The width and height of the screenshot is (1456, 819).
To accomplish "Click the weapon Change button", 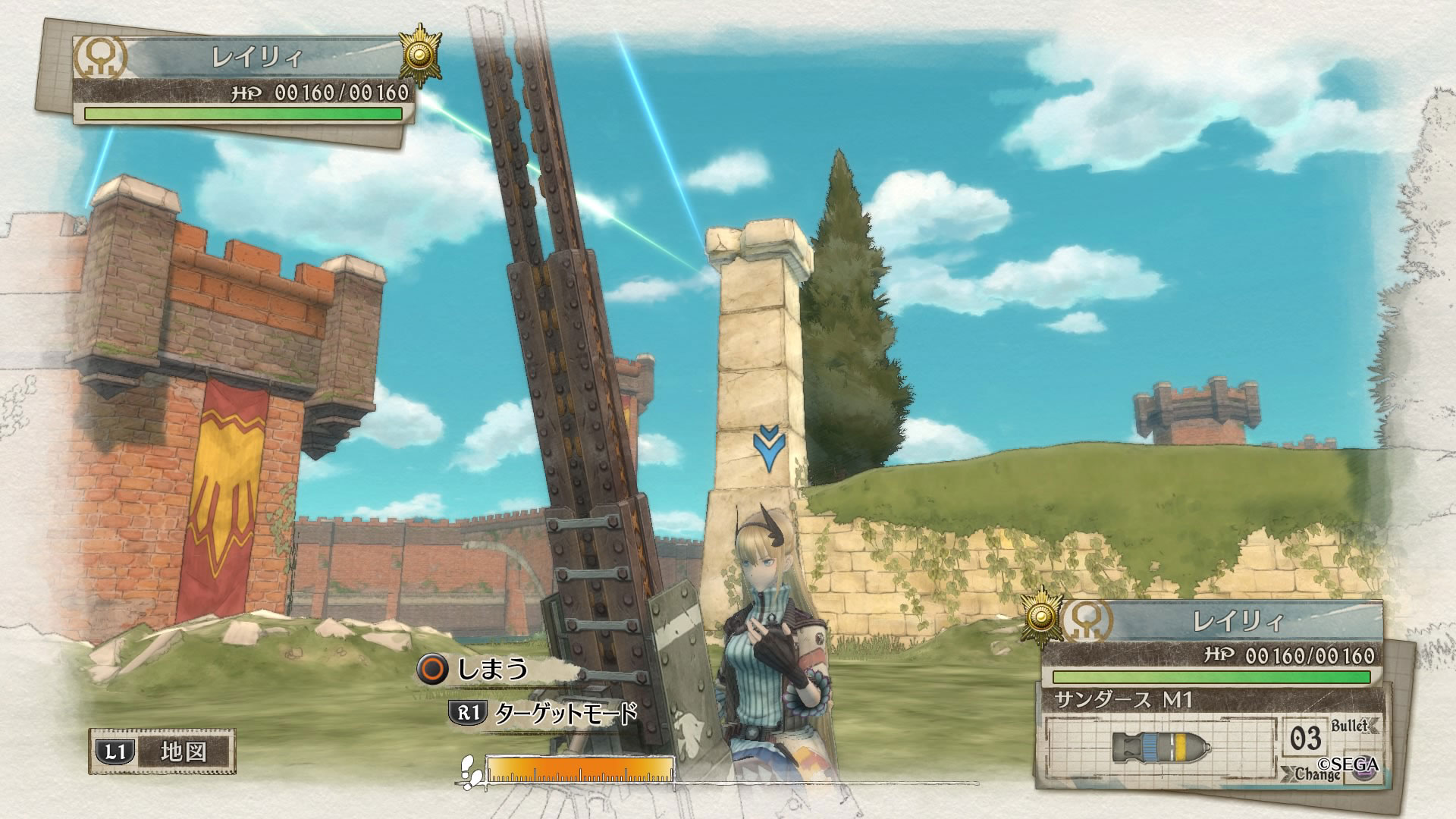I will click(x=1318, y=774).
